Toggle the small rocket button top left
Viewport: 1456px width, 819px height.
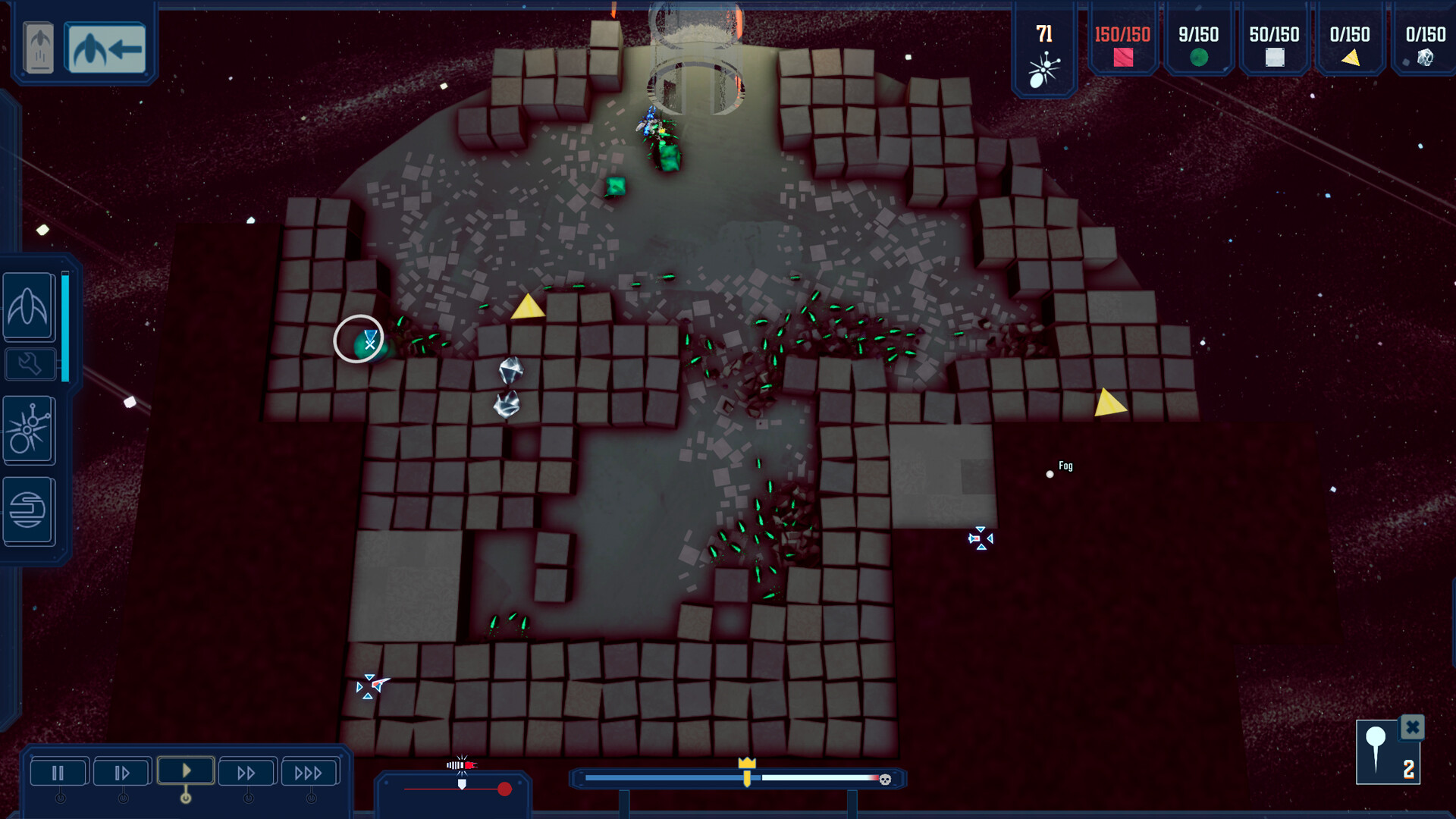click(38, 47)
